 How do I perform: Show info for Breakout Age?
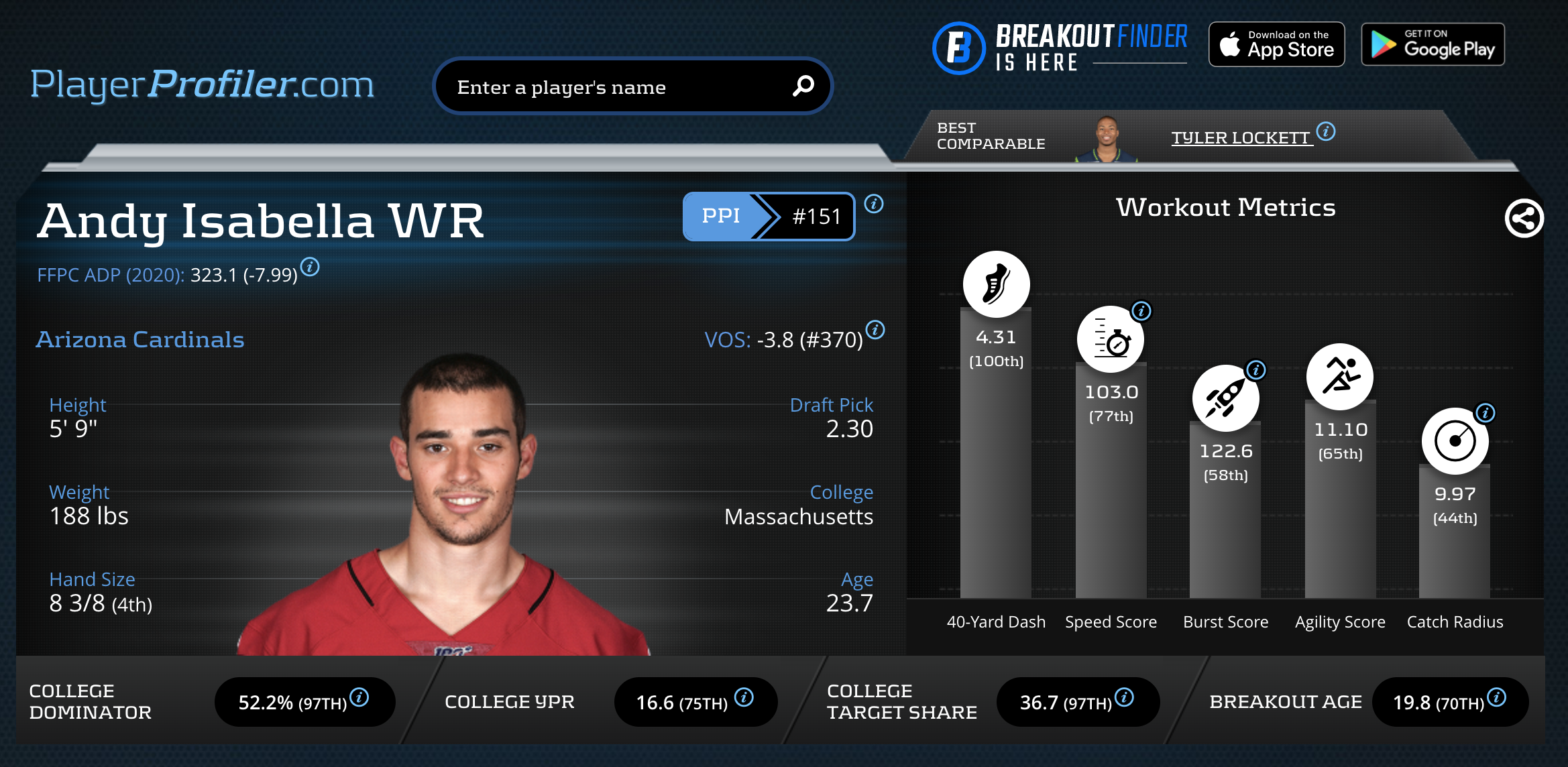[1497, 697]
